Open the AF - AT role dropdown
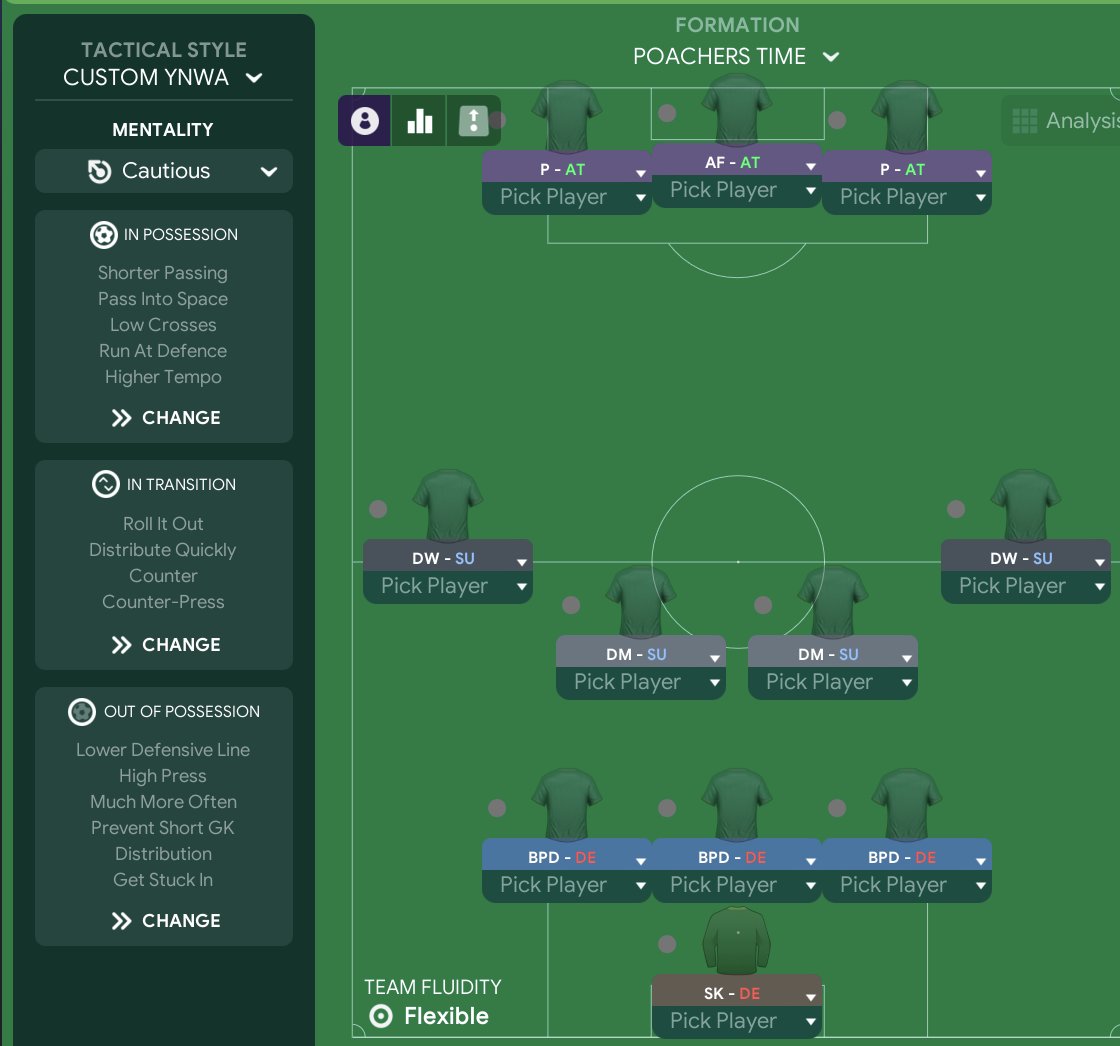Image resolution: width=1120 pixels, height=1046 pixels. tap(736, 163)
